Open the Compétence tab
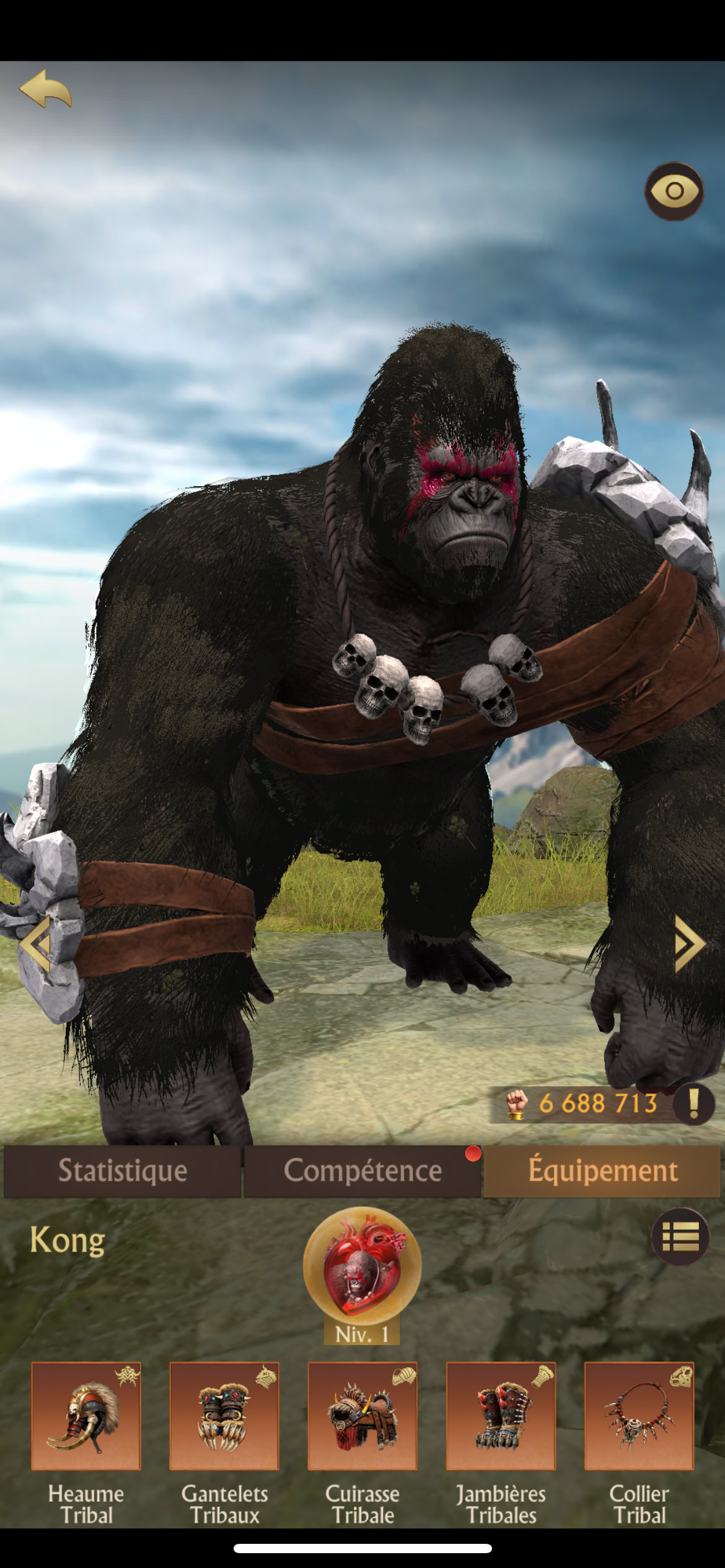The width and height of the screenshot is (725, 1568). coord(362,1171)
